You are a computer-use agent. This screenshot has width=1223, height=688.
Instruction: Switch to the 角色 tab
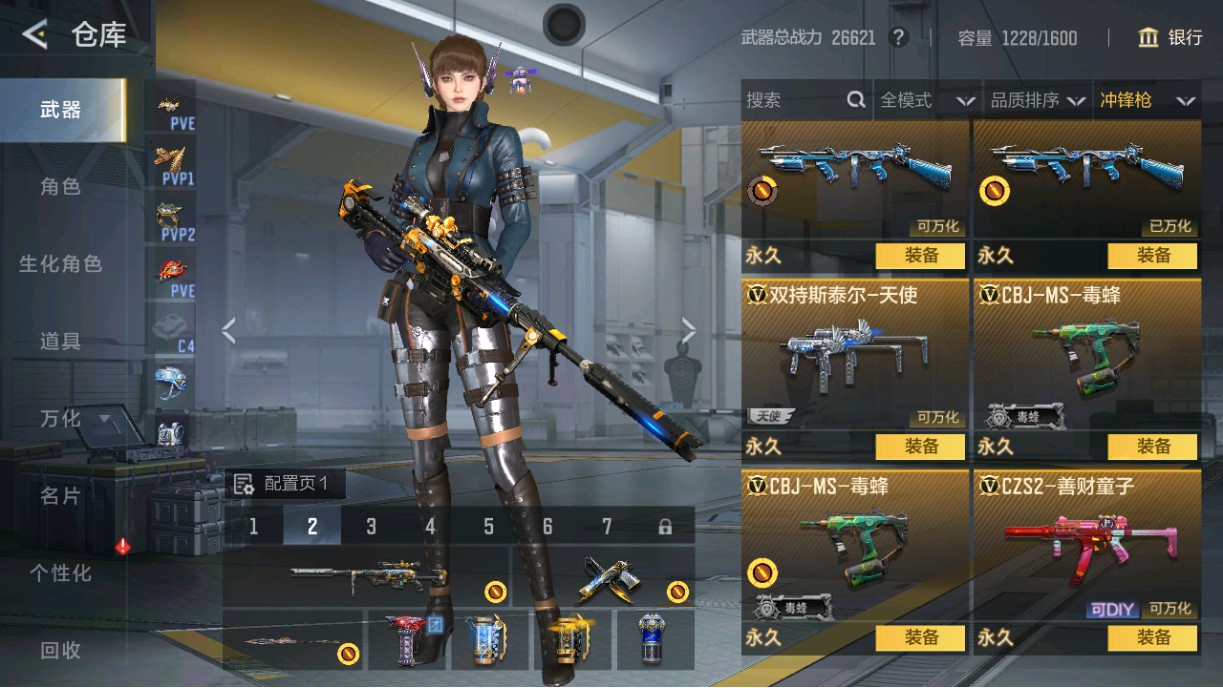click(60, 187)
